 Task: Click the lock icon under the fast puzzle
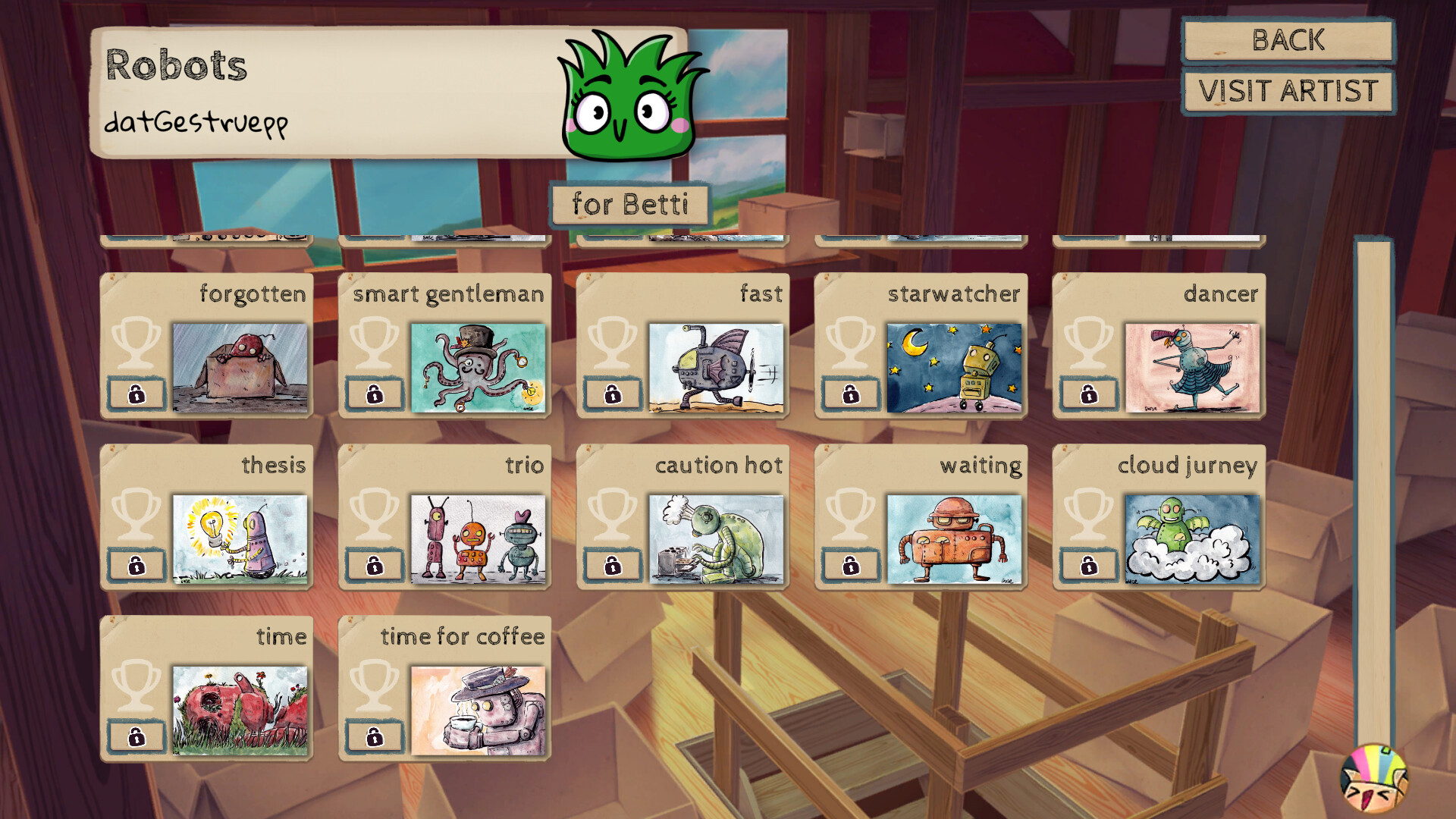click(x=611, y=394)
